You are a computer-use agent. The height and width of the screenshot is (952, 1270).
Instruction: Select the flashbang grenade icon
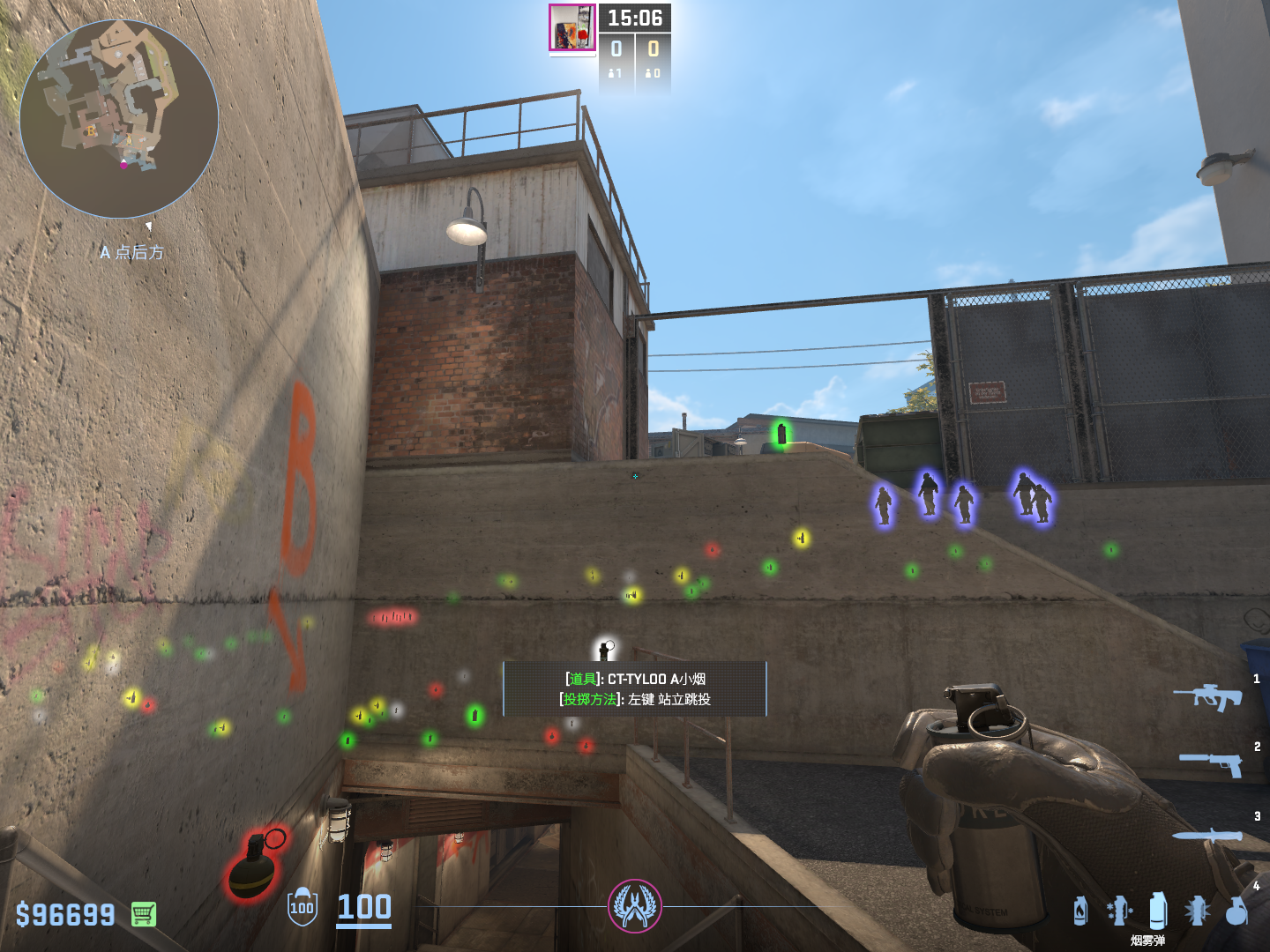[1197, 911]
